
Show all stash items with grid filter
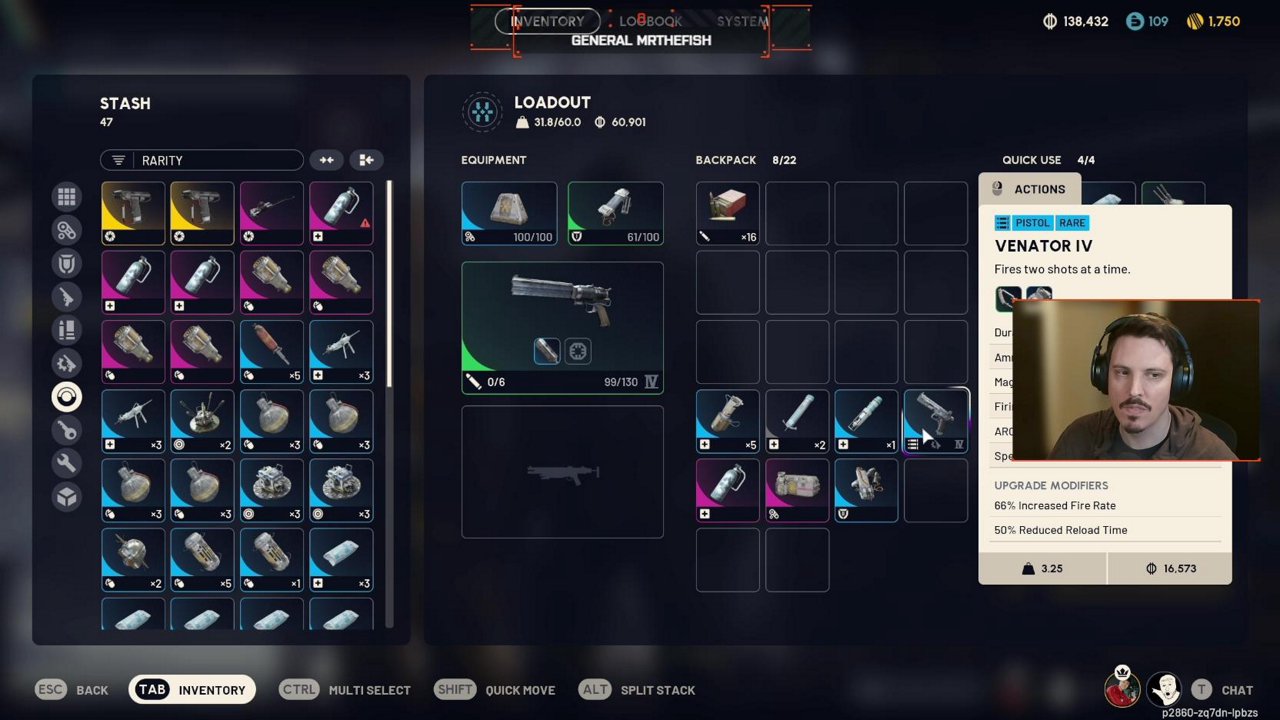tap(67, 197)
